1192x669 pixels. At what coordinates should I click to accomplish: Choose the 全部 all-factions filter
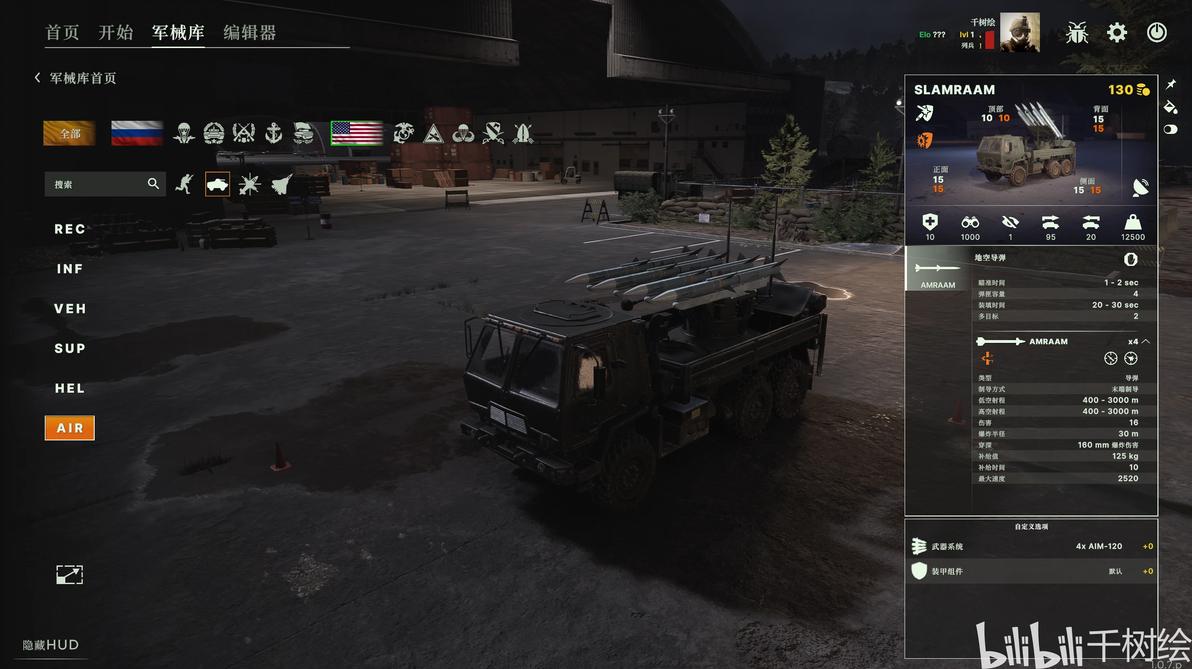69,133
